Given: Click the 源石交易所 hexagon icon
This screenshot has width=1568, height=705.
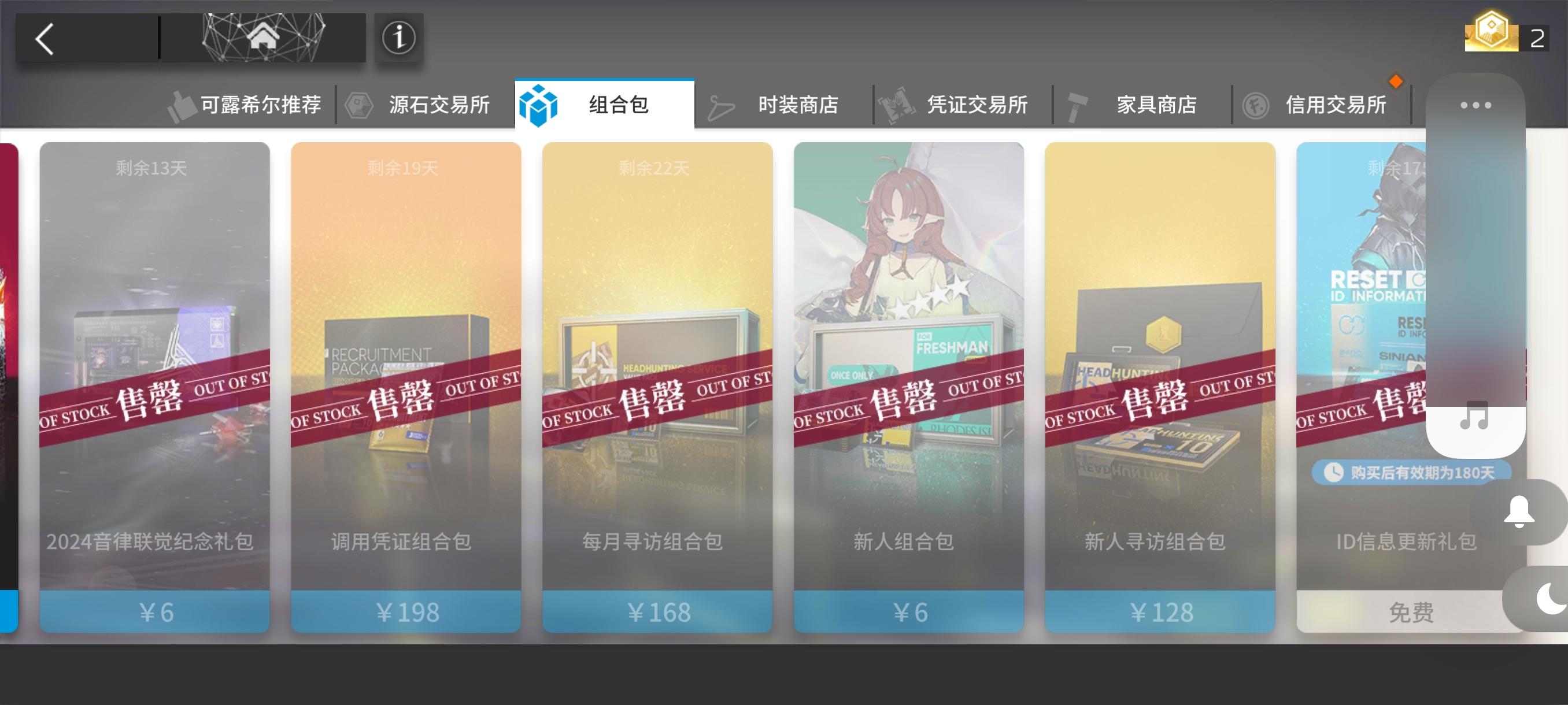Looking at the screenshot, I should pos(360,104).
